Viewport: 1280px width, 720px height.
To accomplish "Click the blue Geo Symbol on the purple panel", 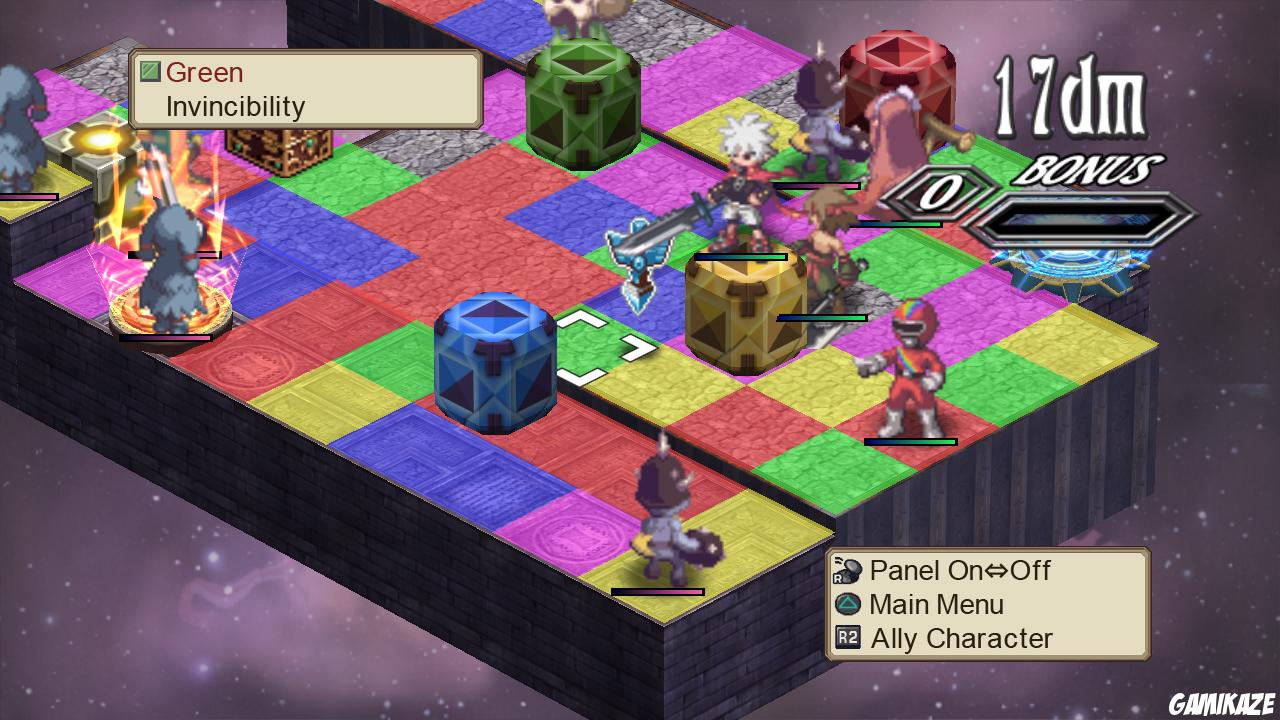I will tap(497, 360).
